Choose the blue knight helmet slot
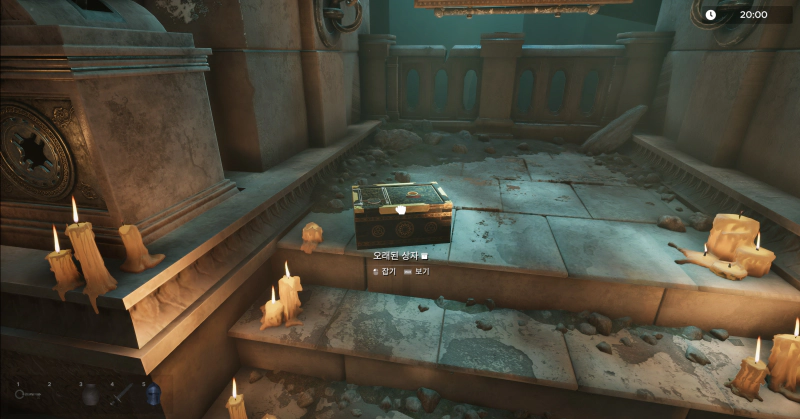Image resolution: width=800 pixels, height=419 pixels. [153, 395]
